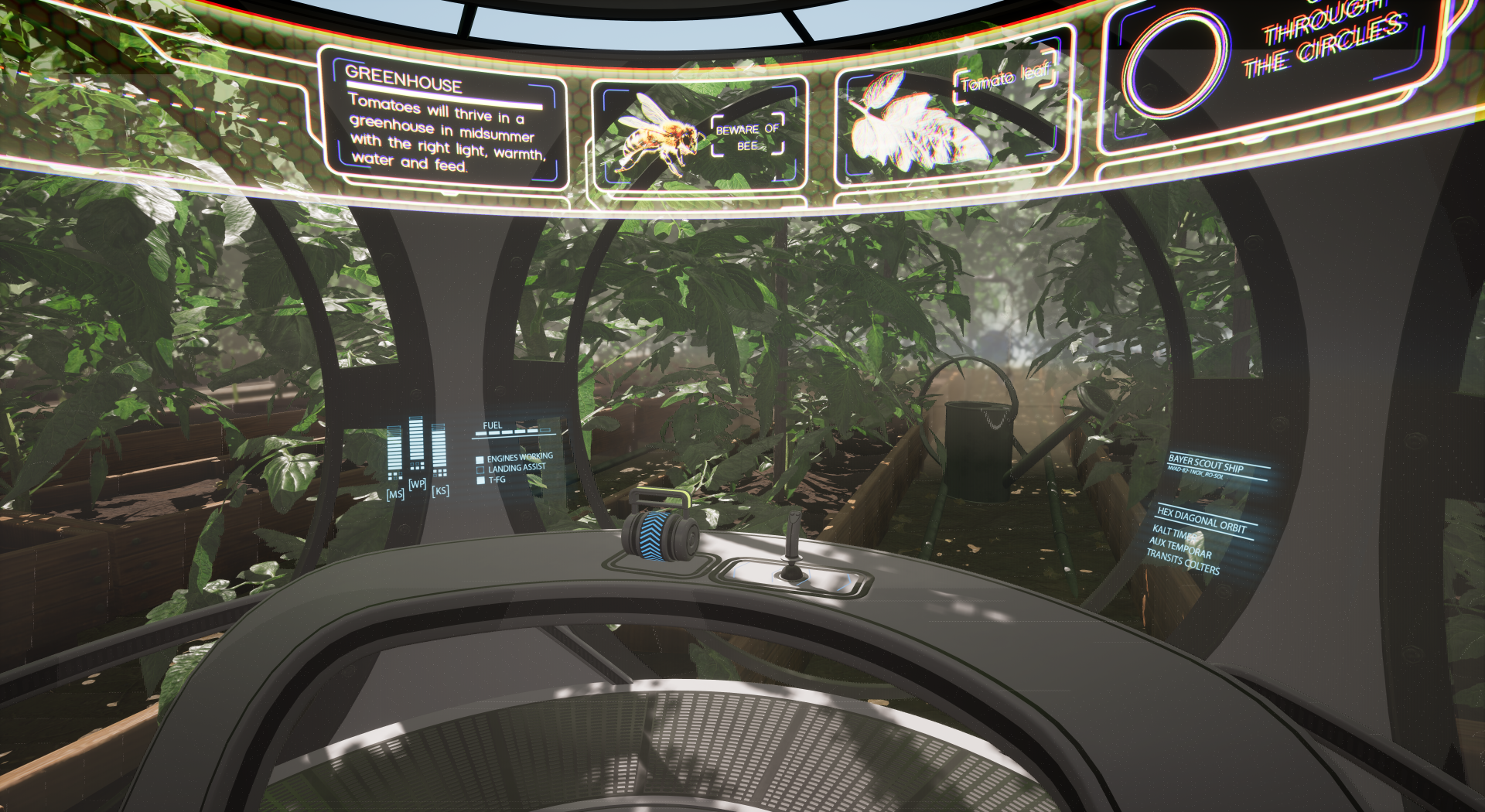Select the Hex Diagonal Orbit entry
Image resolution: width=1485 pixels, height=812 pixels.
click(x=1201, y=520)
